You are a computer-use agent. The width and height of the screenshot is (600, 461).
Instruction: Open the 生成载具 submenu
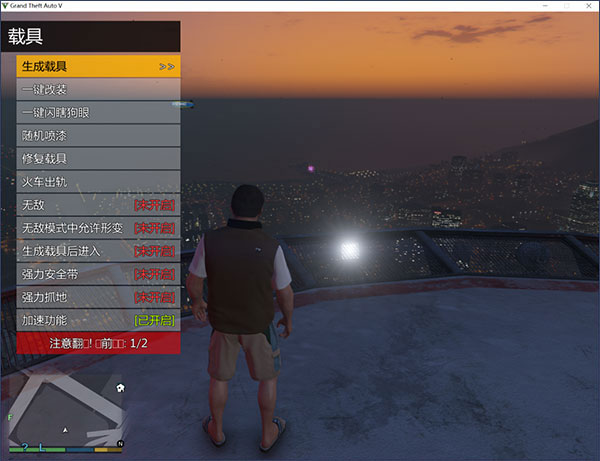point(98,67)
